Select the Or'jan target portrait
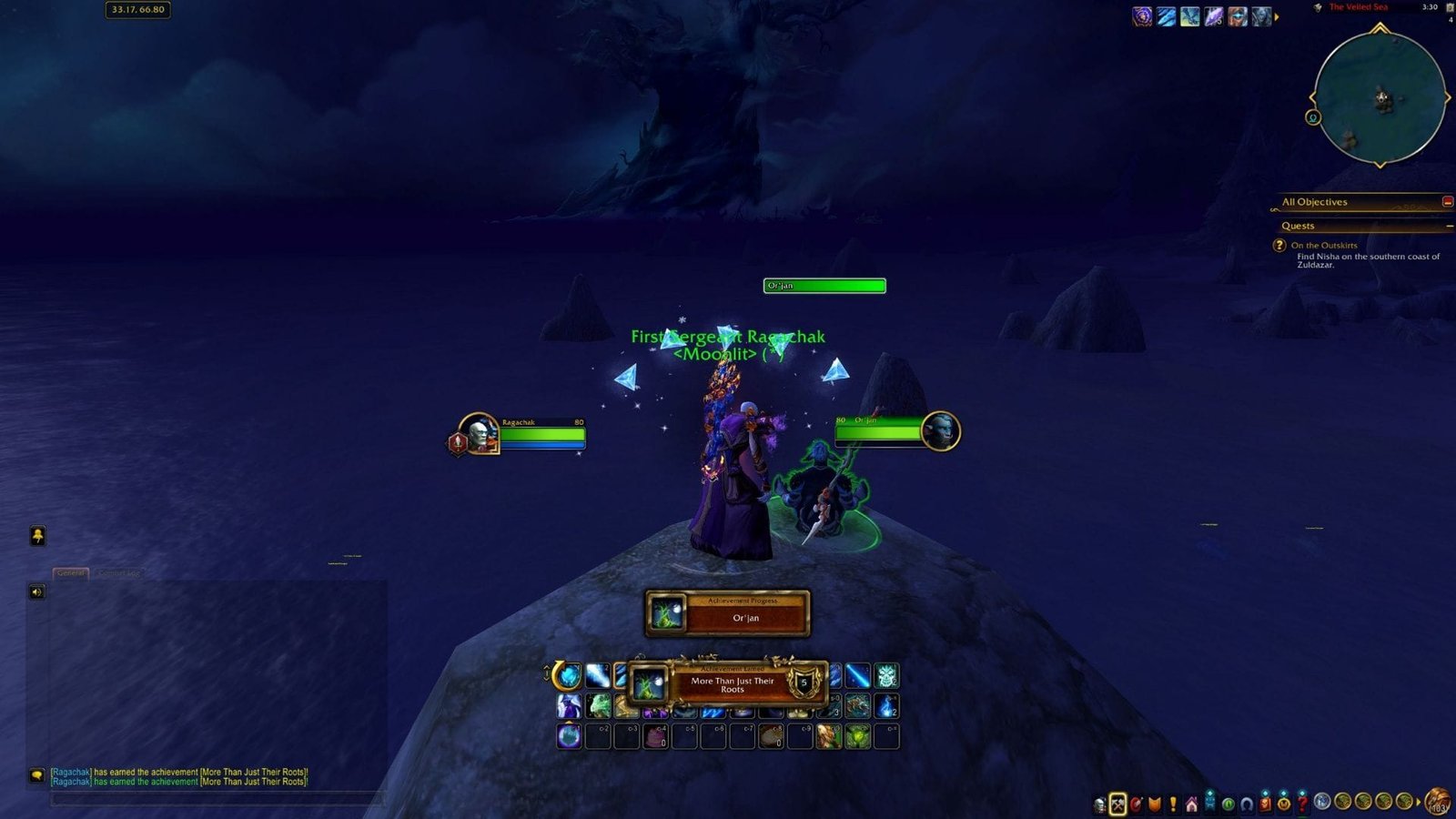 click(938, 430)
